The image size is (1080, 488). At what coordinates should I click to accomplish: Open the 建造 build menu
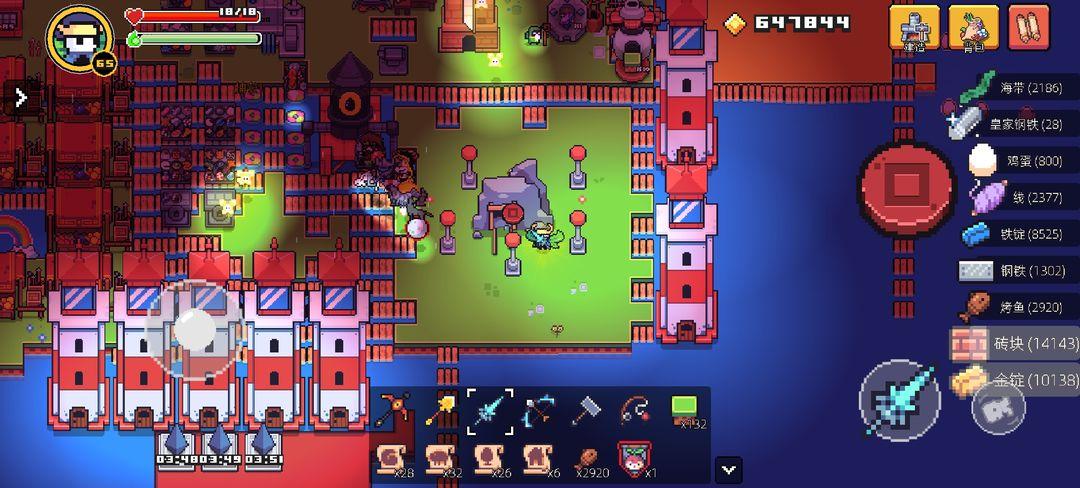click(x=914, y=27)
